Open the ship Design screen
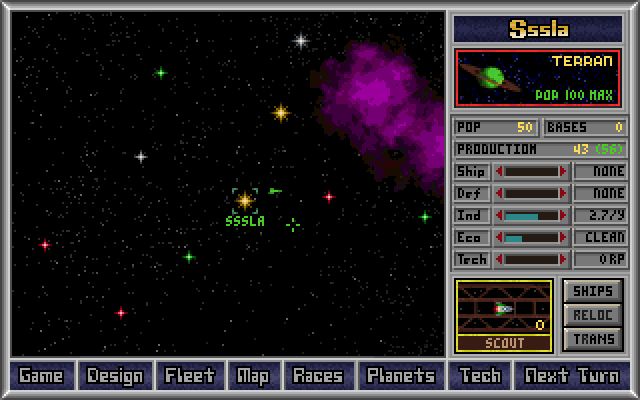Viewport: 640px width, 400px height. click(115, 376)
